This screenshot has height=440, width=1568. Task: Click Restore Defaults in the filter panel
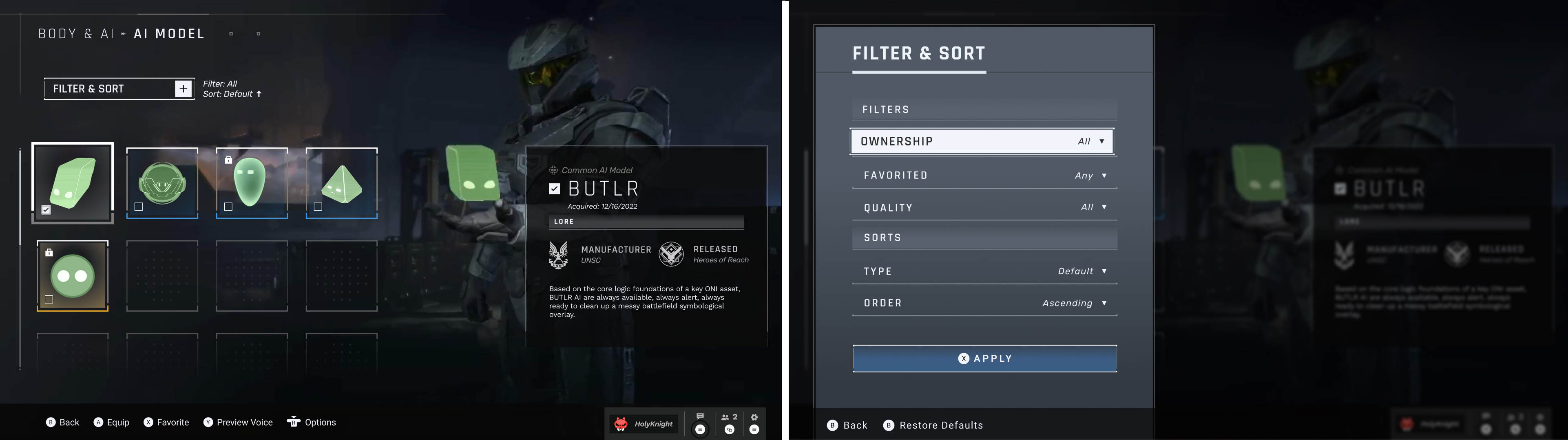pos(933,425)
